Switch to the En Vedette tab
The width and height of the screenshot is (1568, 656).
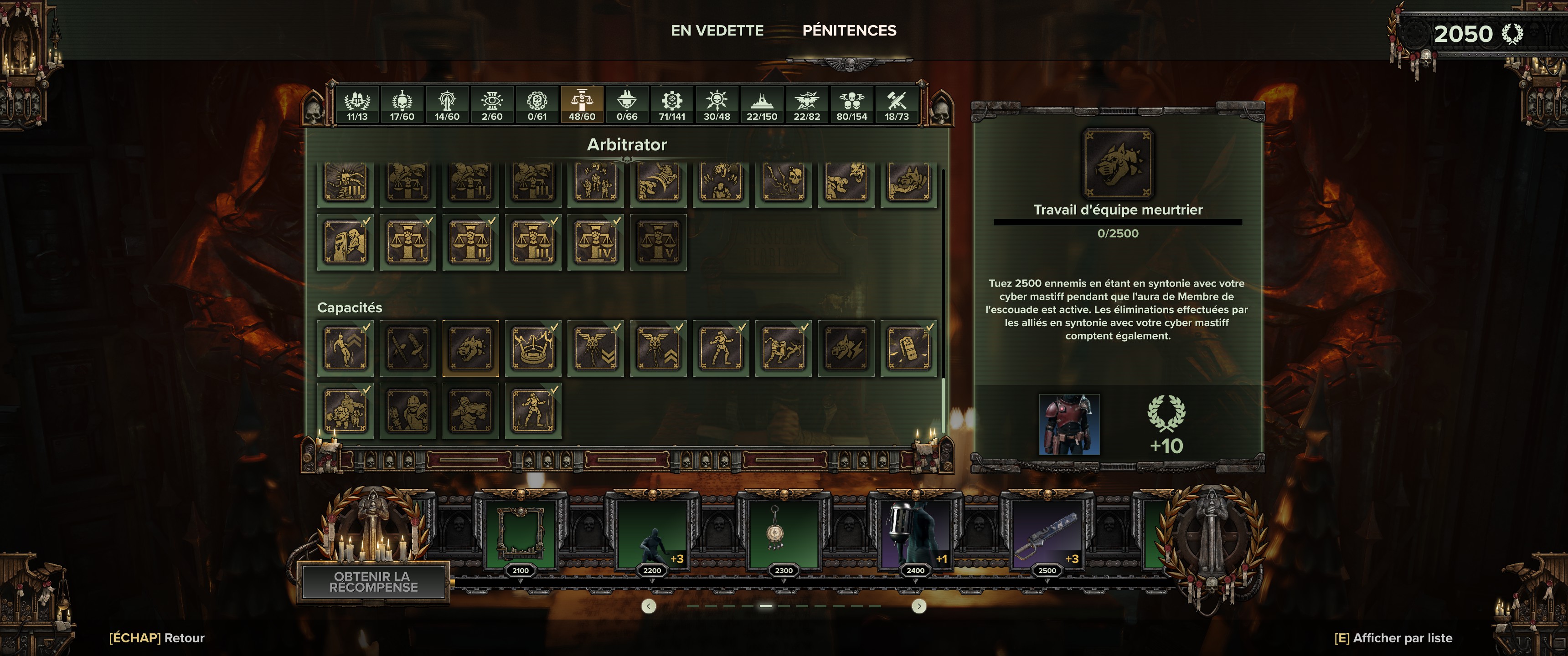pos(717,31)
